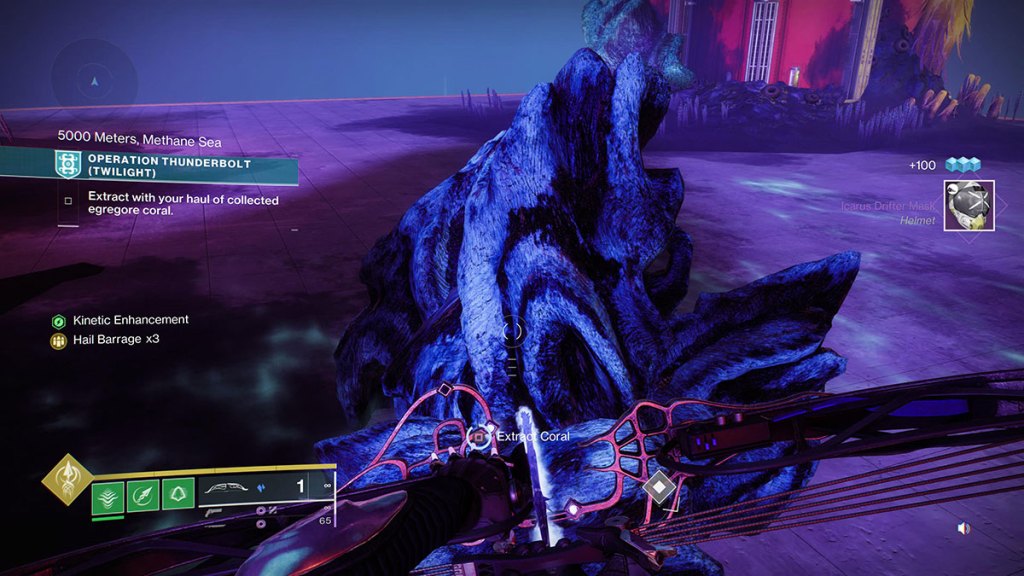Click the radar in the corner

94,79
